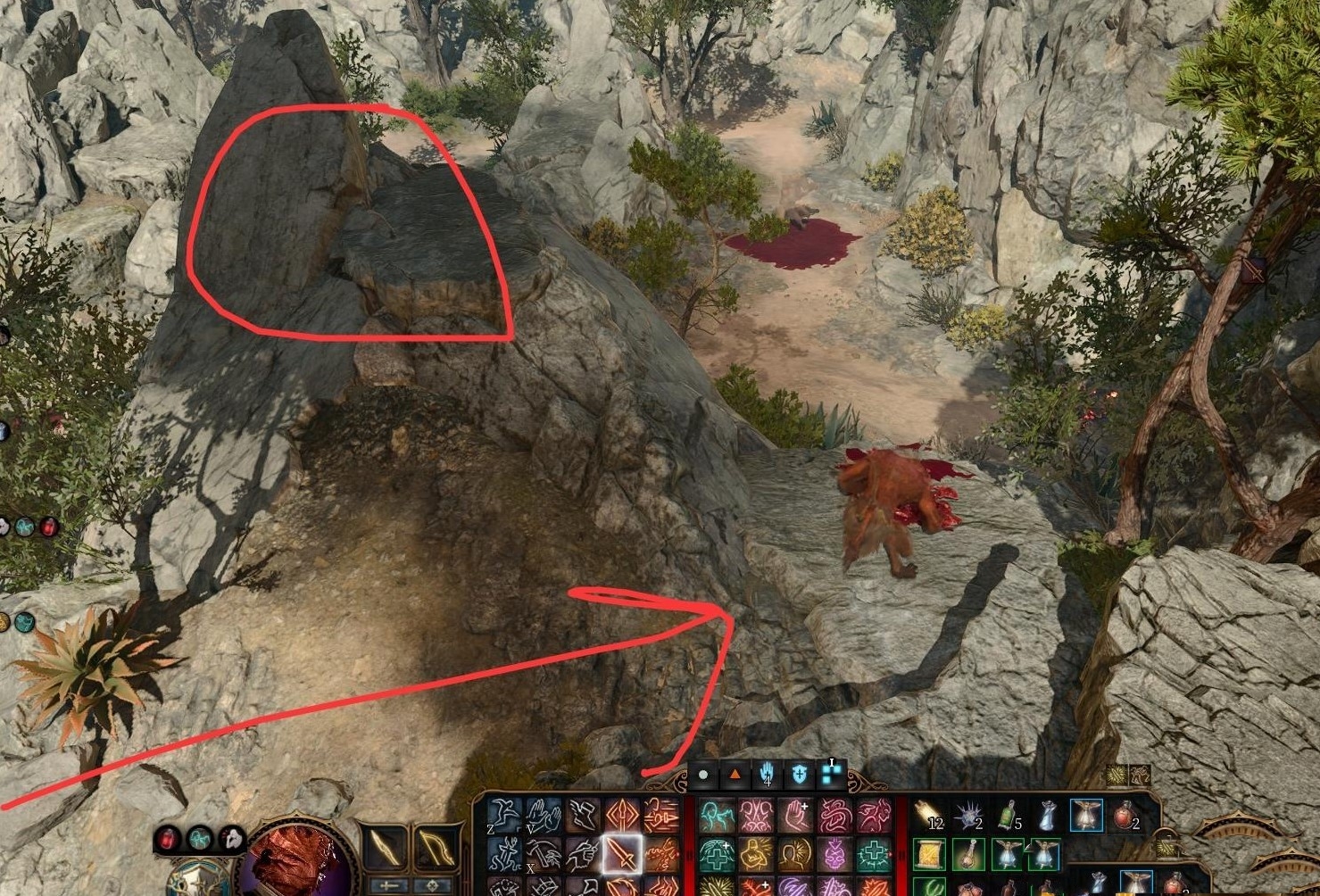This screenshot has height=896, width=1320.
Task: Pick the blue-bordered winged potion in top row
Action: point(1086,816)
